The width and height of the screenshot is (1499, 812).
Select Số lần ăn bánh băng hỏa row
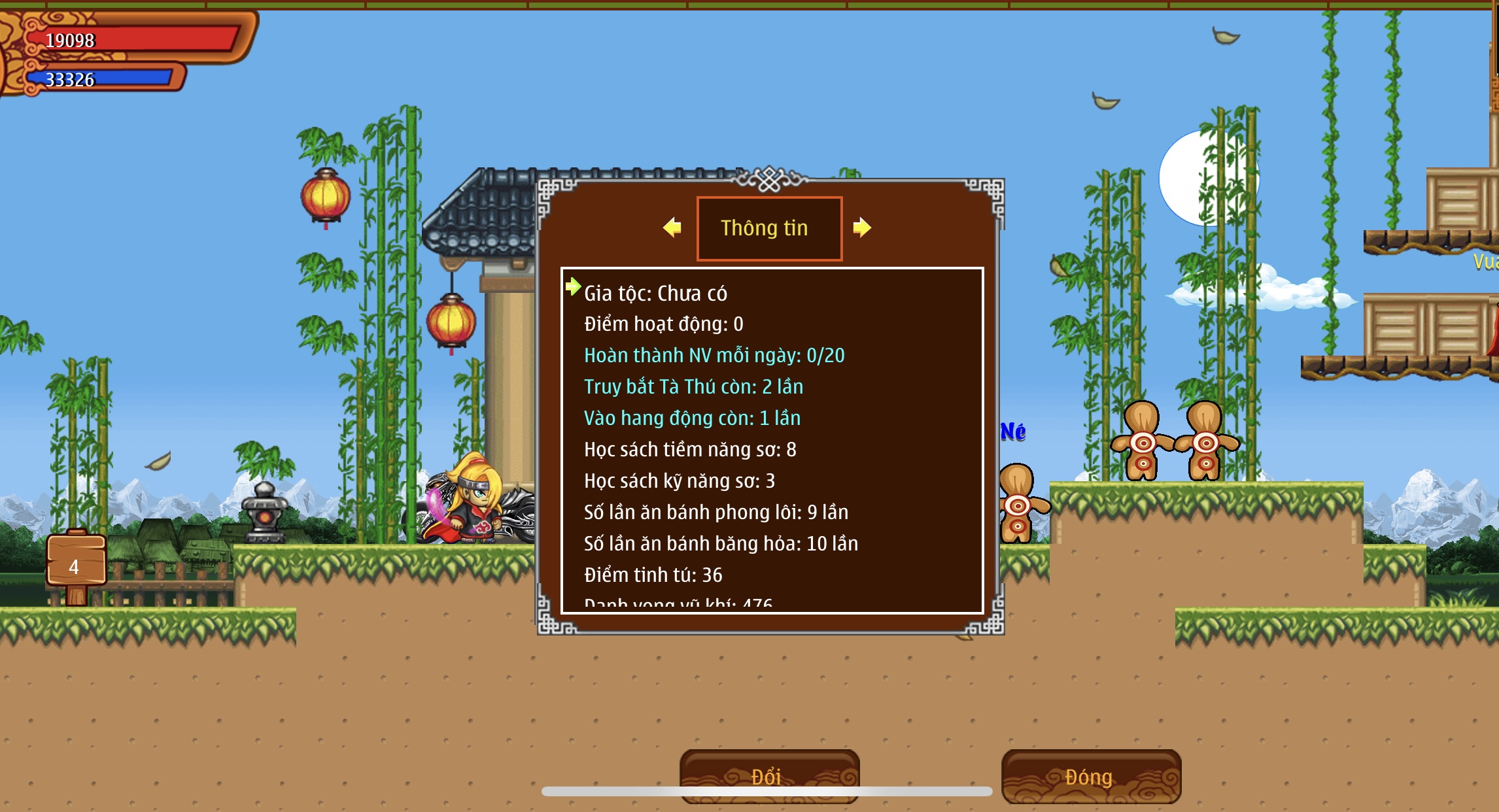click(x=721, y=544)
